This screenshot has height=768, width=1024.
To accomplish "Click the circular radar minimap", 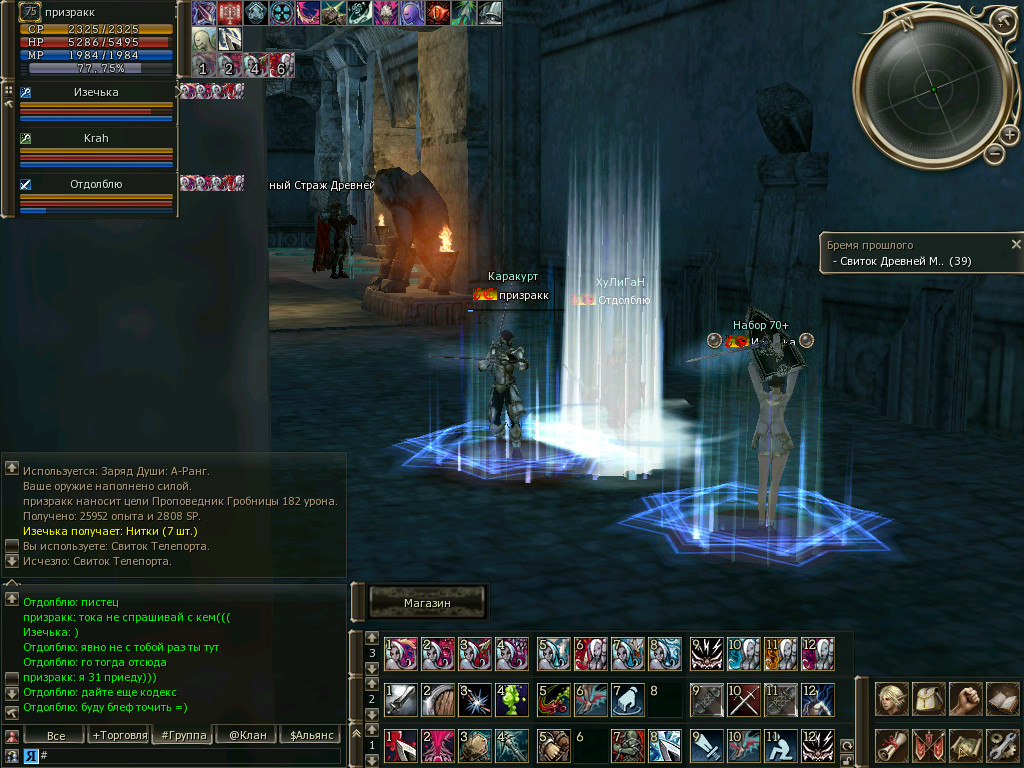I will pos(932,90).
